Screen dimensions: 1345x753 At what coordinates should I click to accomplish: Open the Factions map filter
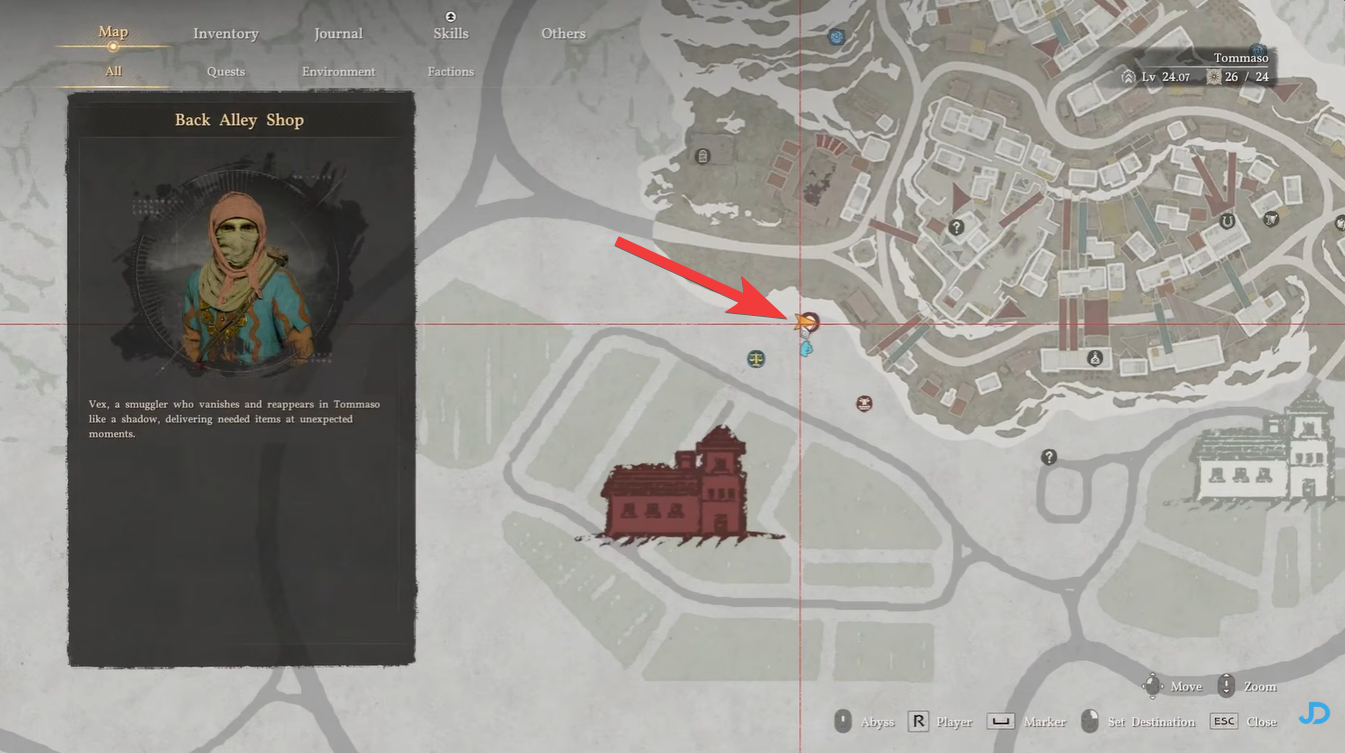click(x=450, y=71)
